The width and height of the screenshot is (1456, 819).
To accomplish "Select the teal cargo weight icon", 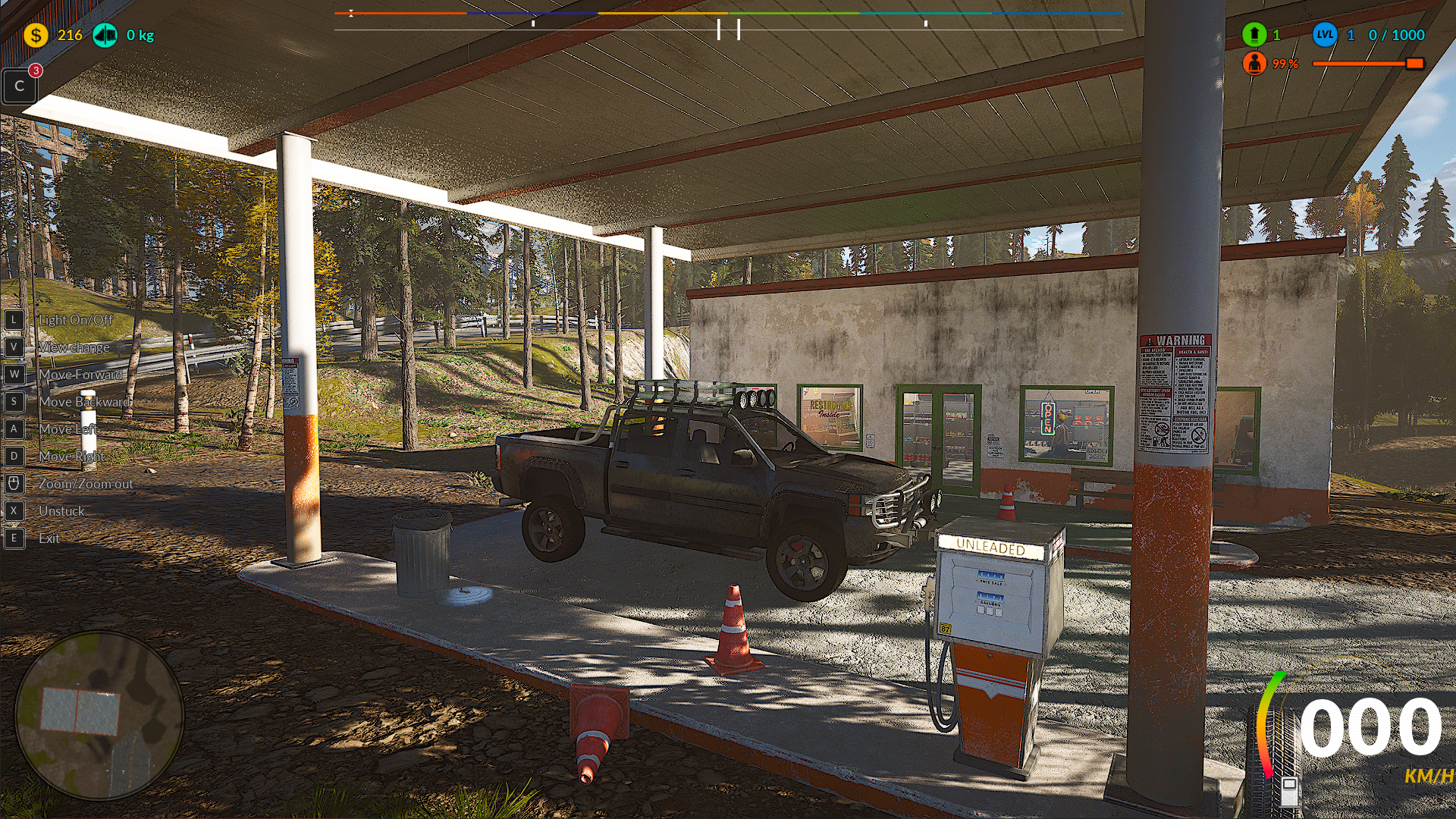I will pyautogui.click(x=105, y=33).
